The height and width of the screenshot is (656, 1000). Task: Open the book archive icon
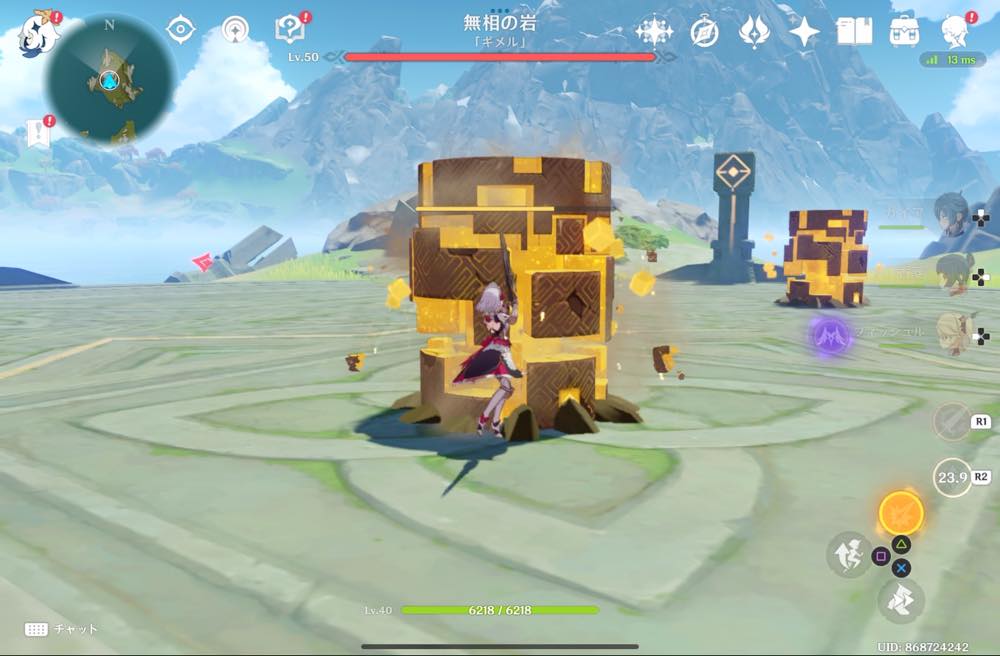[854, 32]
